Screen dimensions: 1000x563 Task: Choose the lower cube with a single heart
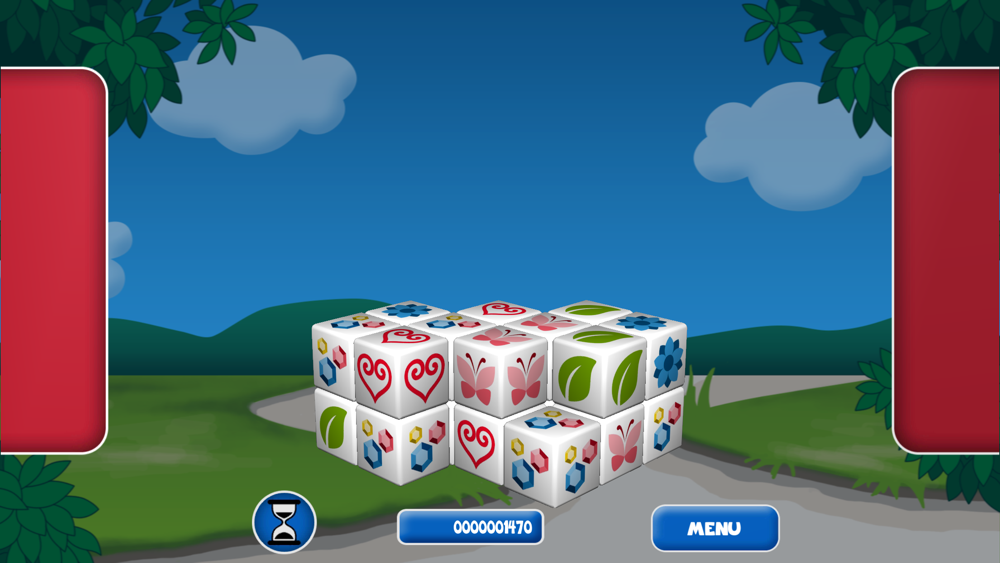[x=477, y=441]
